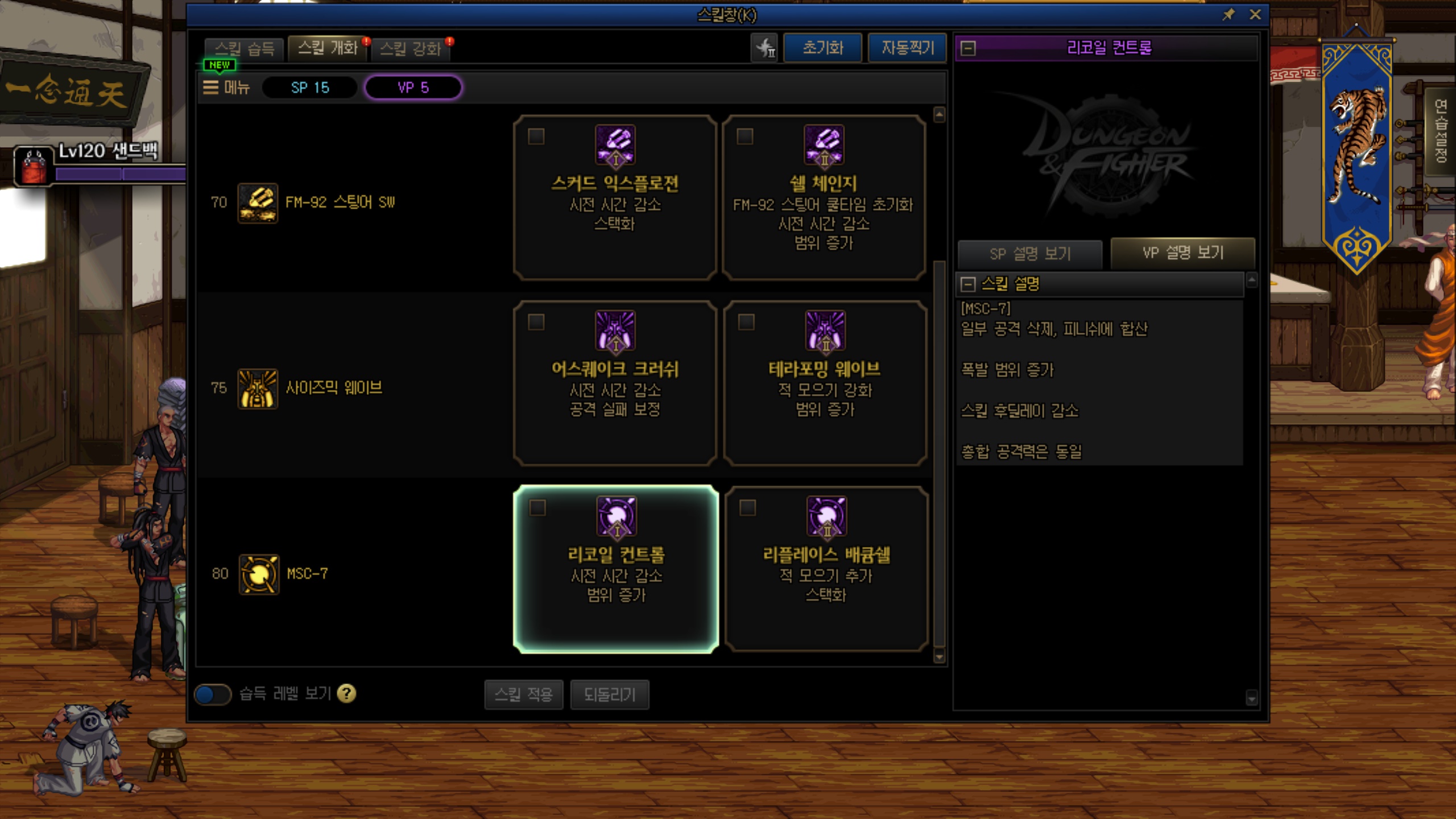Viewport: 1456px width, 819px height.
Task: Switch to the 스킬 습득 tab
Action: [x=245, y=48]
